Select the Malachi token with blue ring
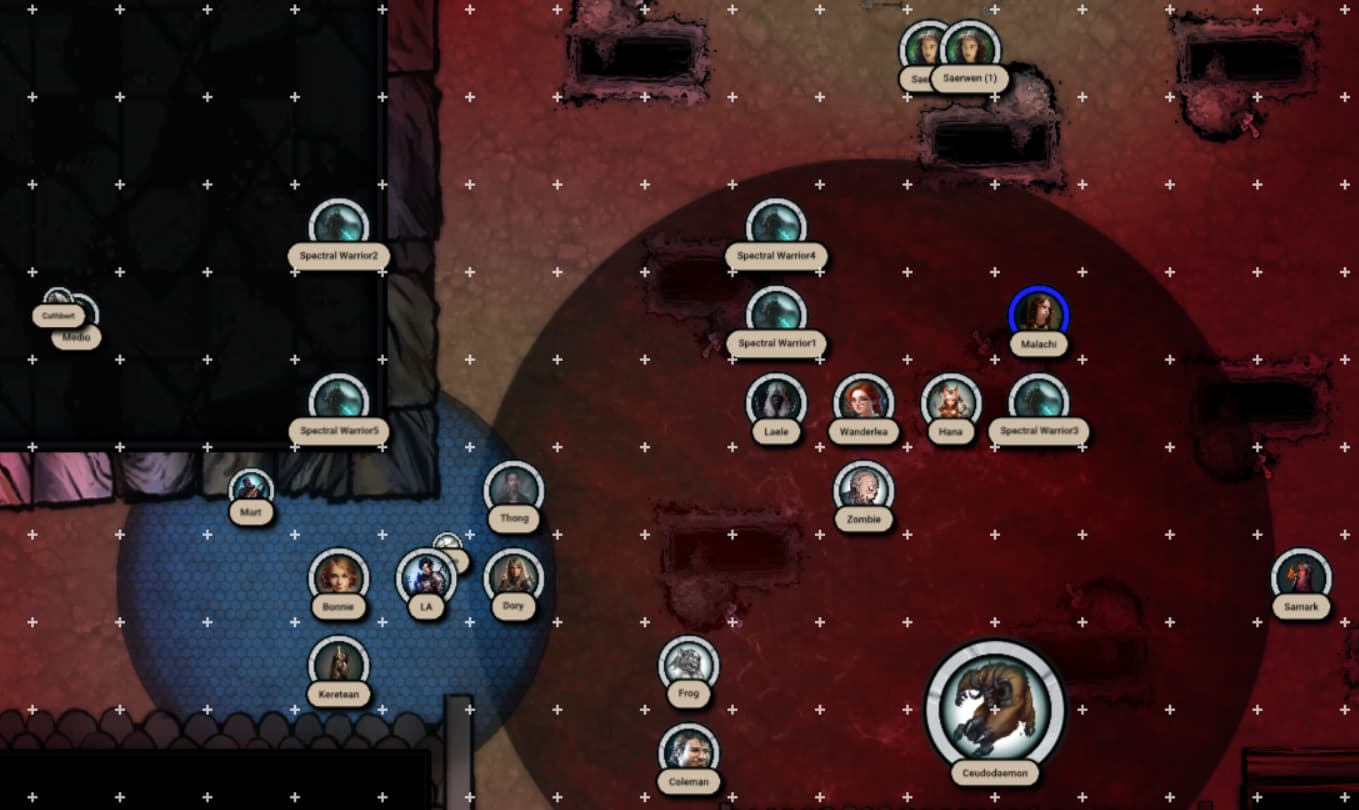 tap(1039, 314)
